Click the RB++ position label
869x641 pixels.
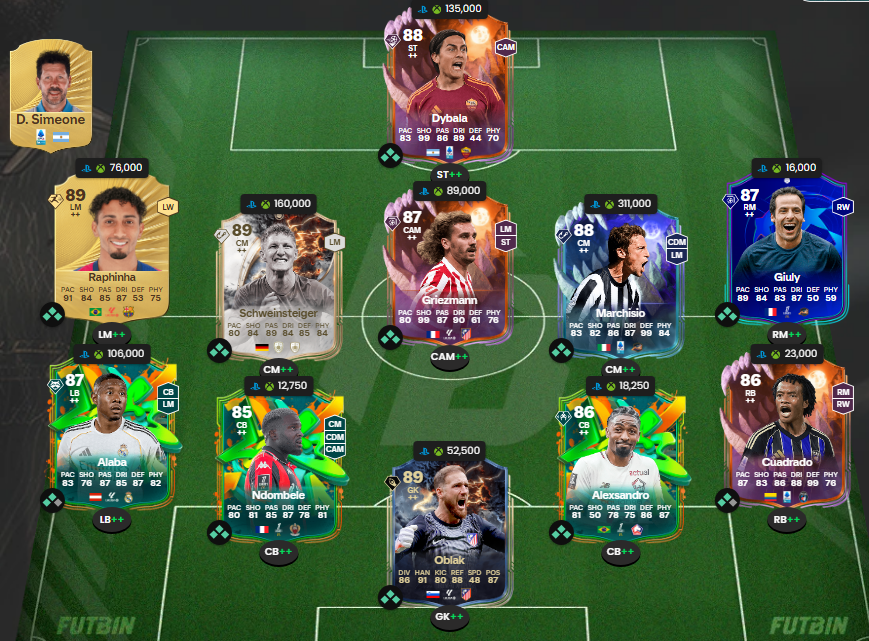tap(785, 519)
